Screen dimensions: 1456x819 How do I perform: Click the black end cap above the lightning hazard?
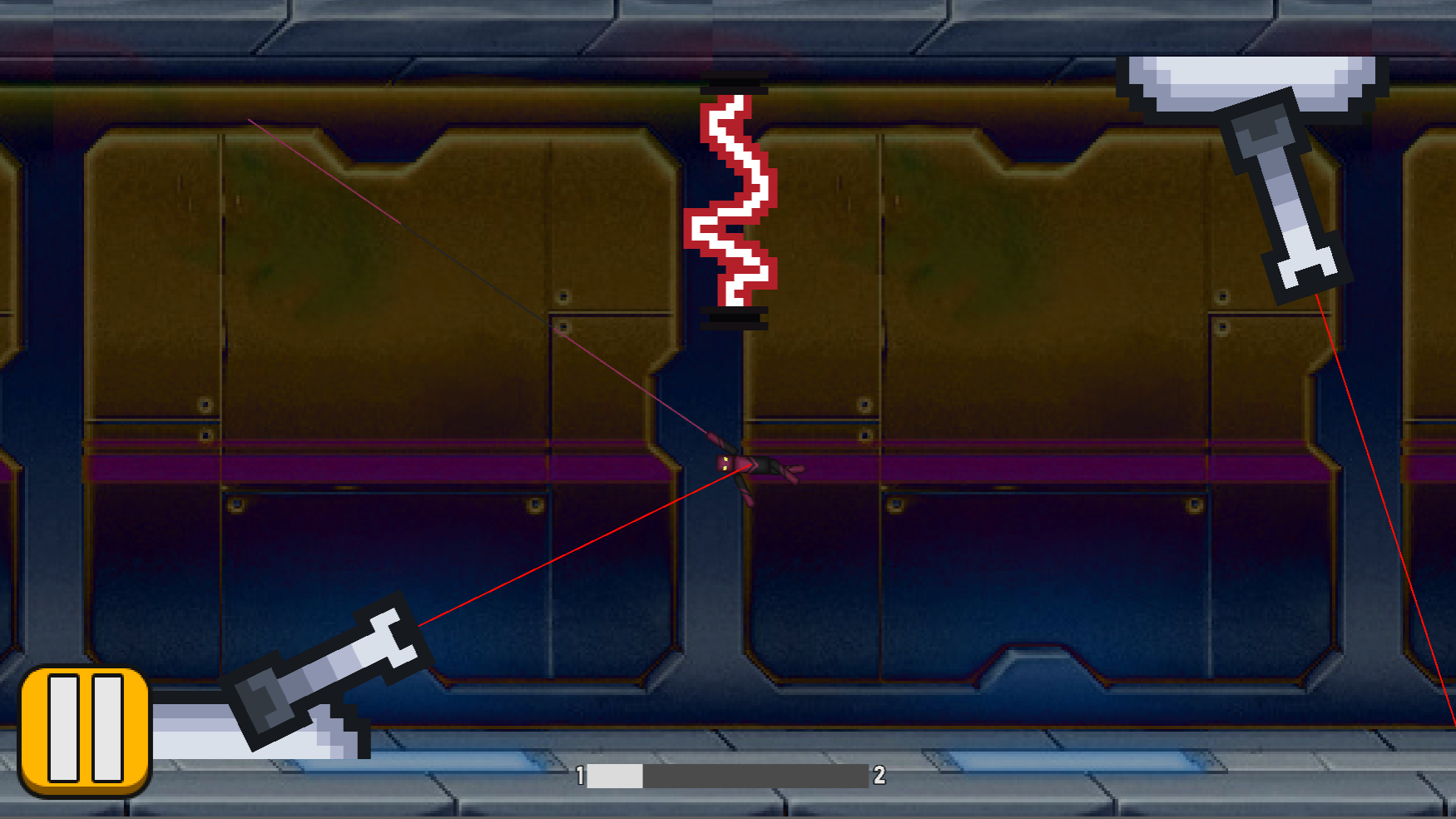coord(735,86)
